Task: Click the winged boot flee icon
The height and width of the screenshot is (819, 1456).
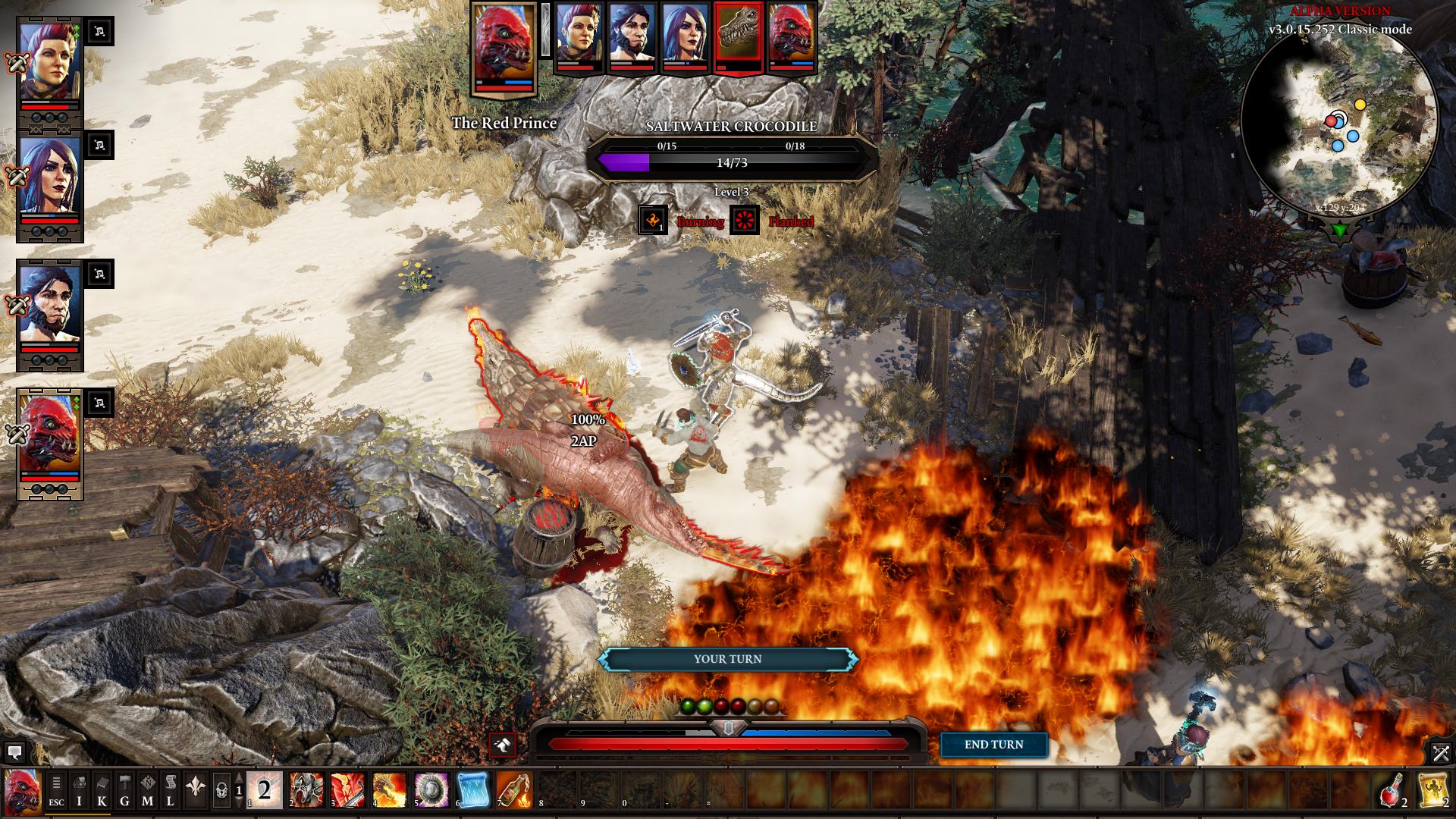Action: pos(502,745)
